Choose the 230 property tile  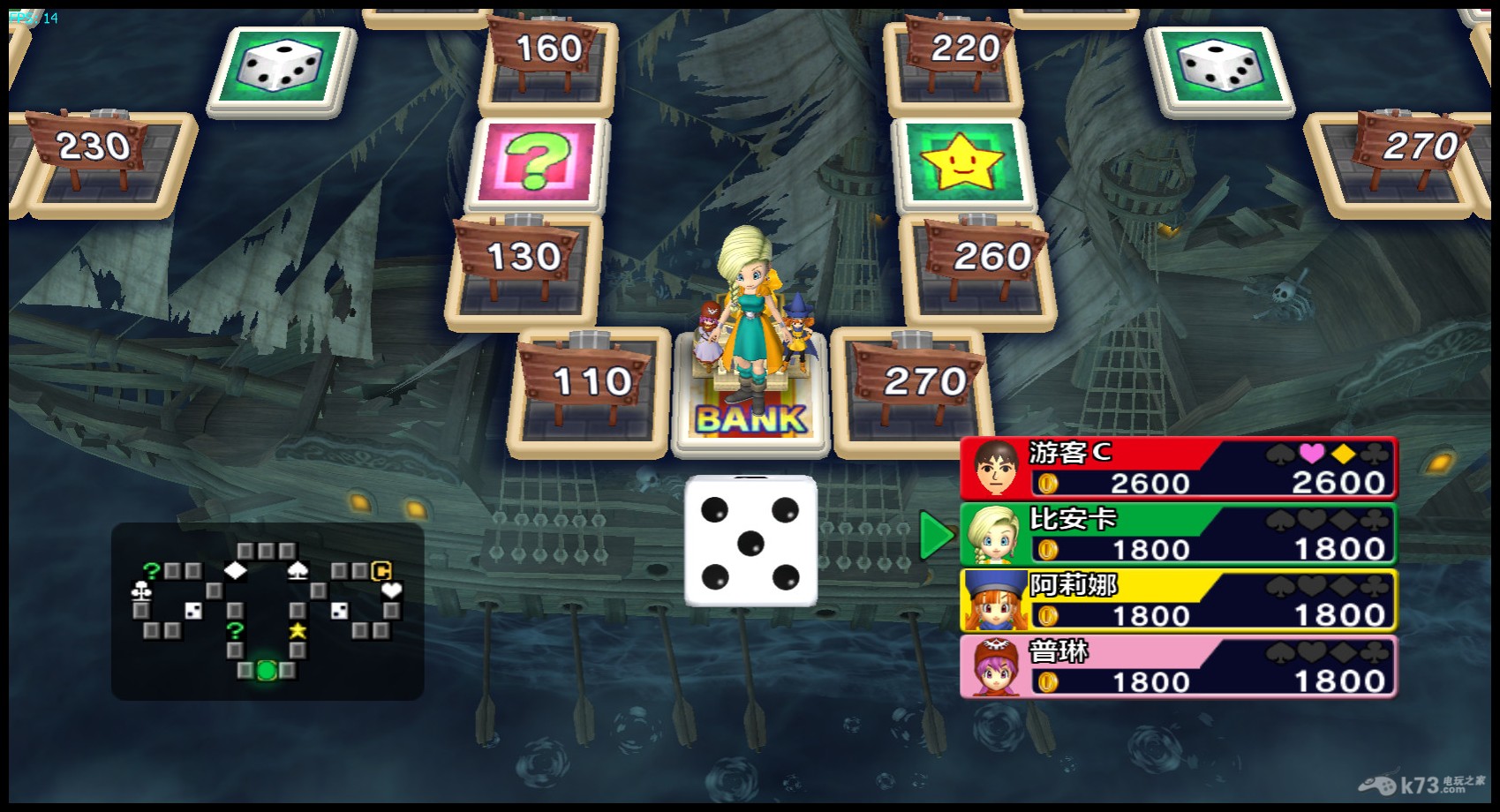(102, 163)
